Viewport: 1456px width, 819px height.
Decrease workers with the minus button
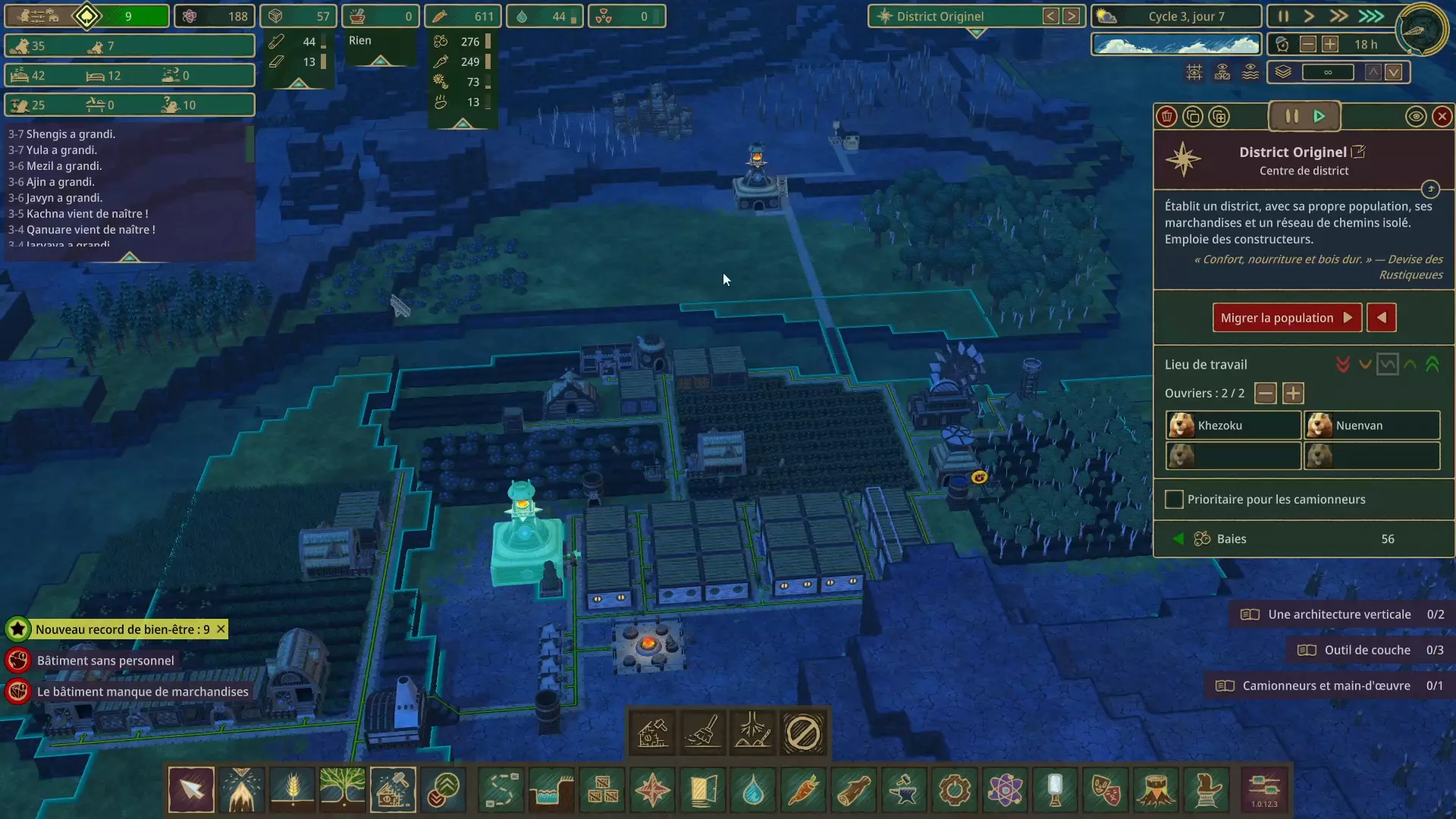pos(1265,394)
